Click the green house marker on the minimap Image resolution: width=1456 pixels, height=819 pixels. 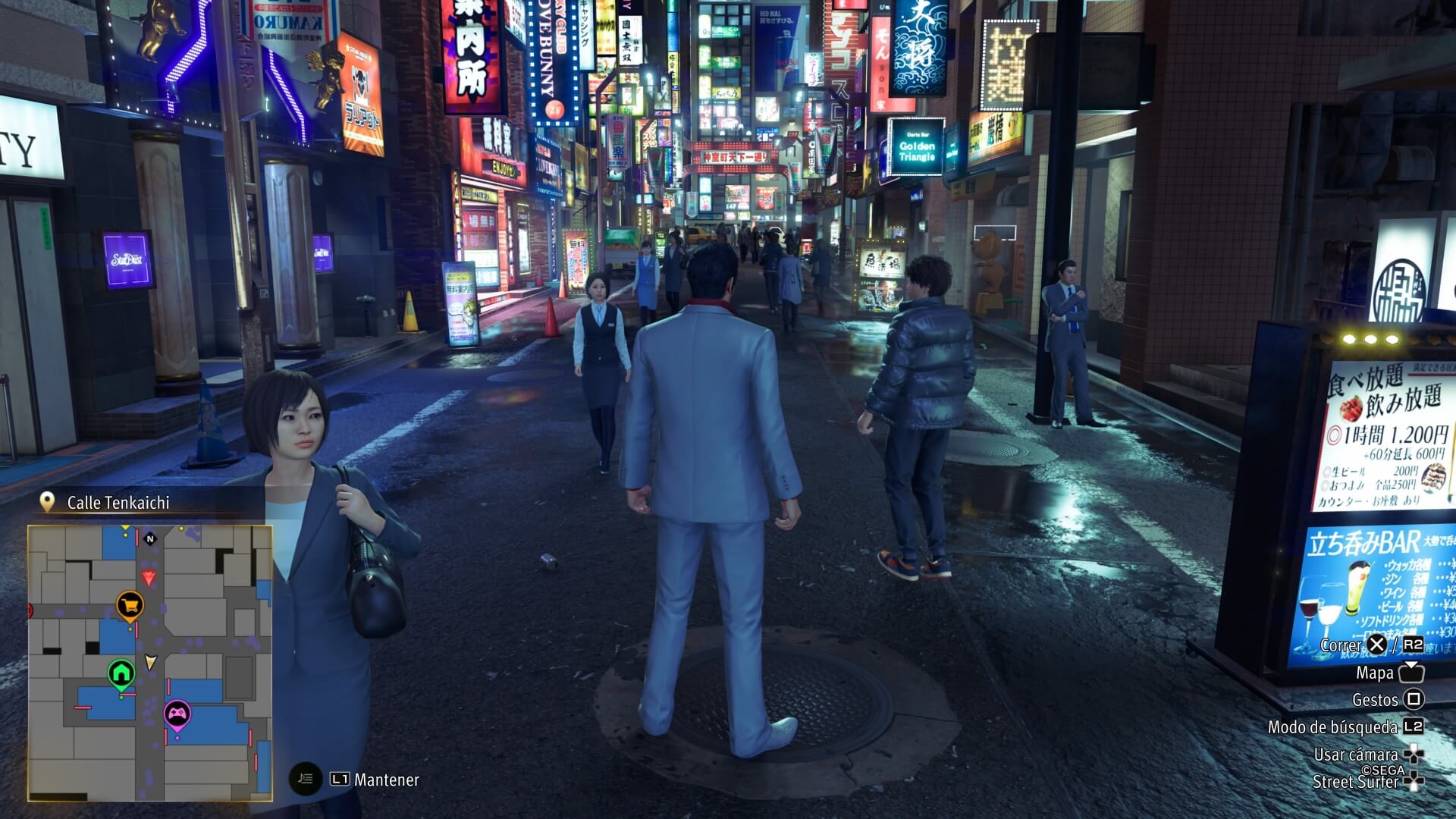click(121, 673)
